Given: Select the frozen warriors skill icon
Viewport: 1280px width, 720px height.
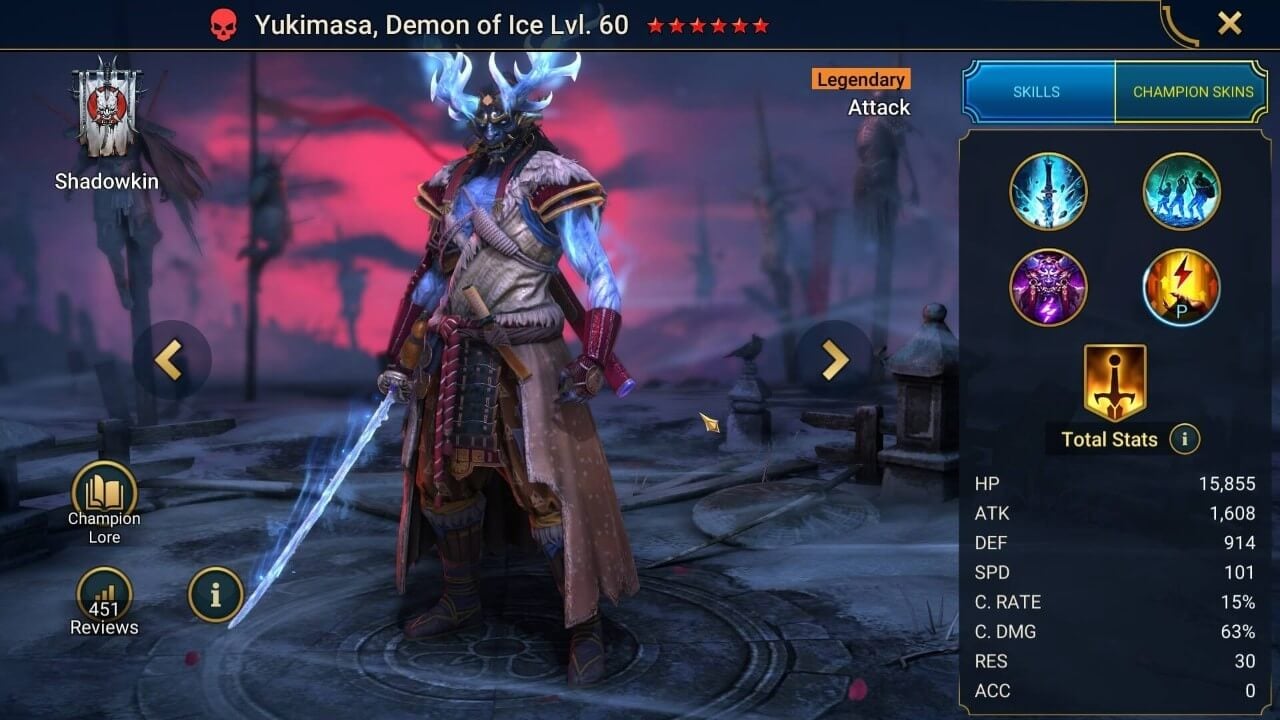Looking at the screenshot, I should (1181, 191).
